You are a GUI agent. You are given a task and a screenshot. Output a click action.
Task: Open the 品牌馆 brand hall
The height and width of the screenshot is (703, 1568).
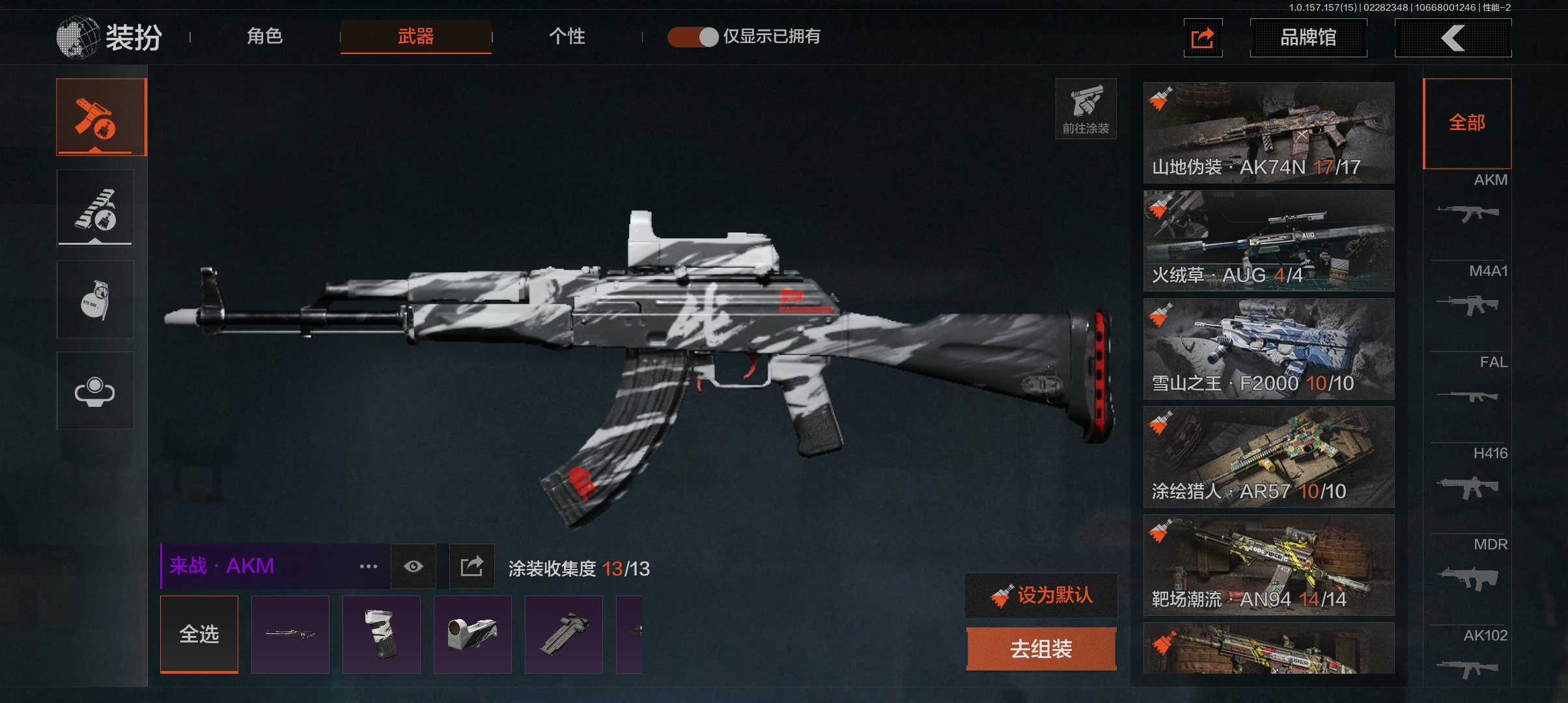pyautogui.click(x=1308, y=38)
